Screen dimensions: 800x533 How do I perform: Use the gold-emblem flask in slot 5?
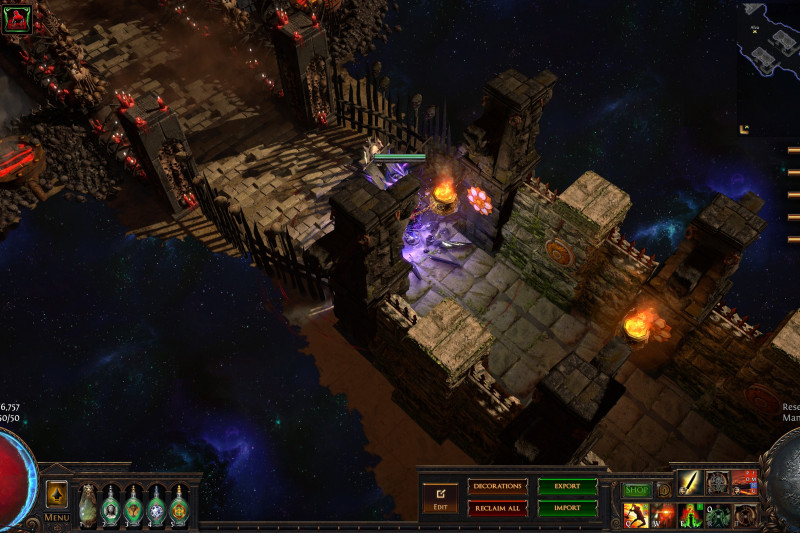[179, 506]
